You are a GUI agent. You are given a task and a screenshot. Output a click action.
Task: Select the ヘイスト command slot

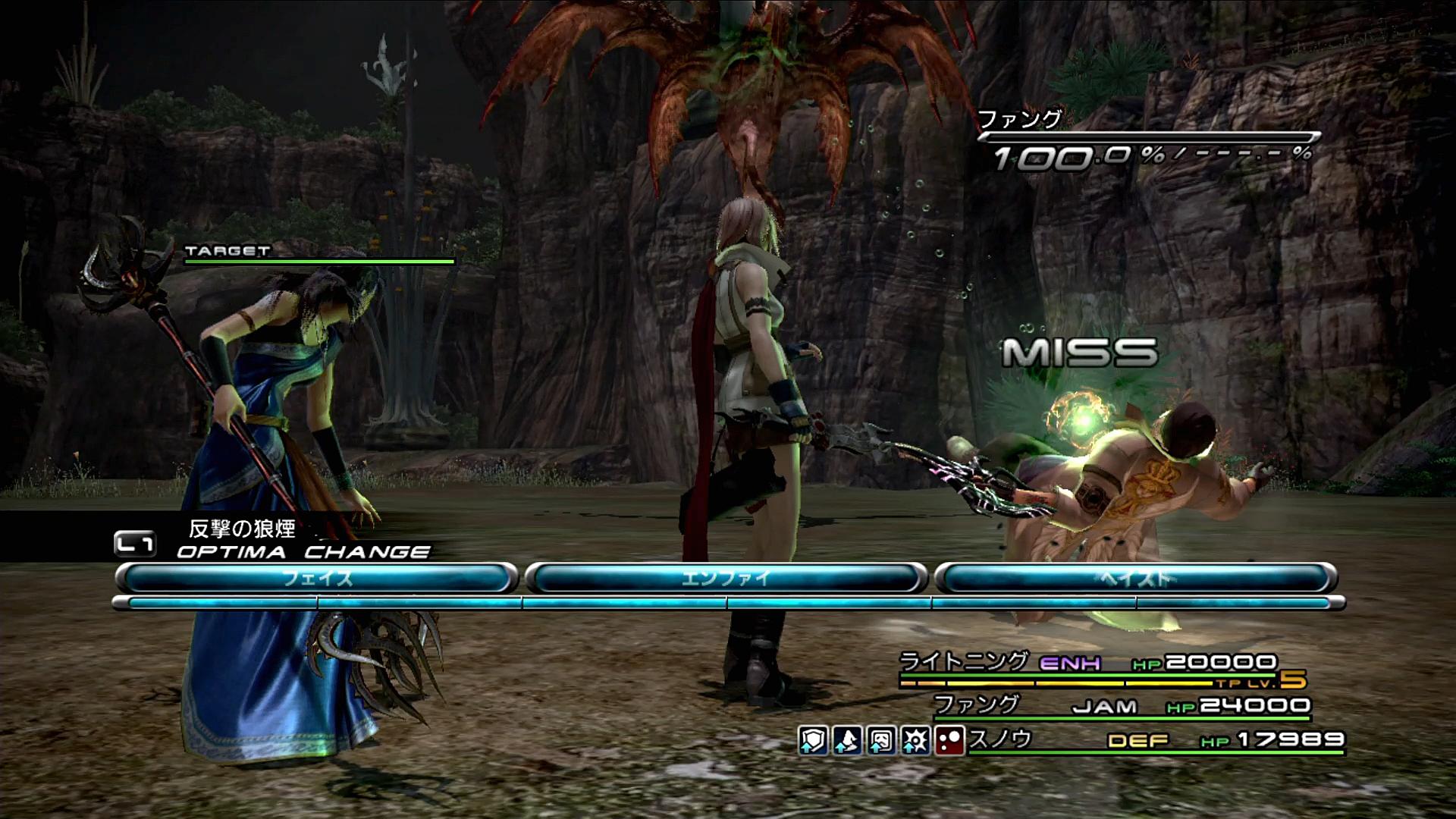click(x=1135, y=579)
